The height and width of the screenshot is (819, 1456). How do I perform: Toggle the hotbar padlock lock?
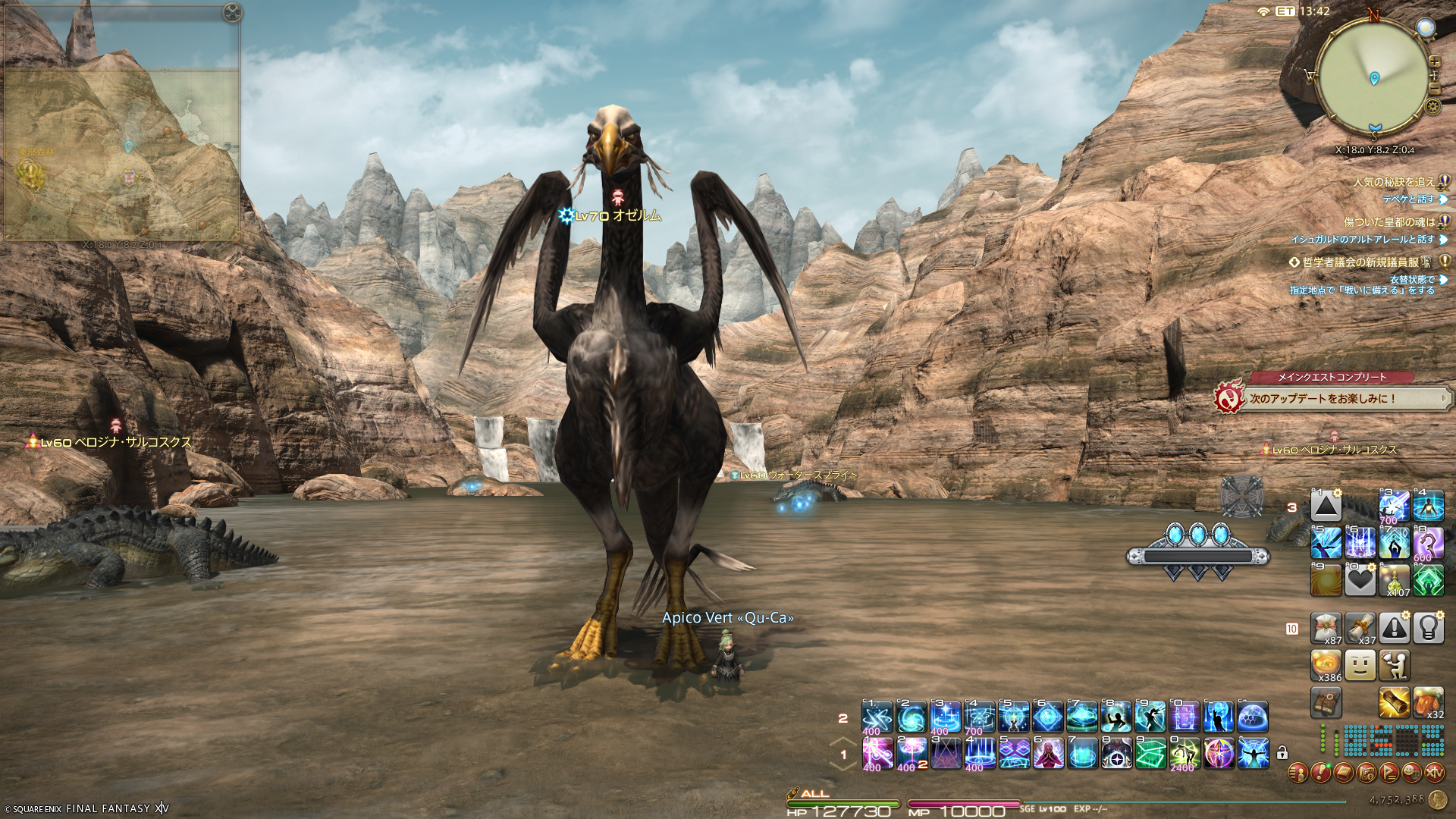pyautogui.click(x=1282, y=753)
